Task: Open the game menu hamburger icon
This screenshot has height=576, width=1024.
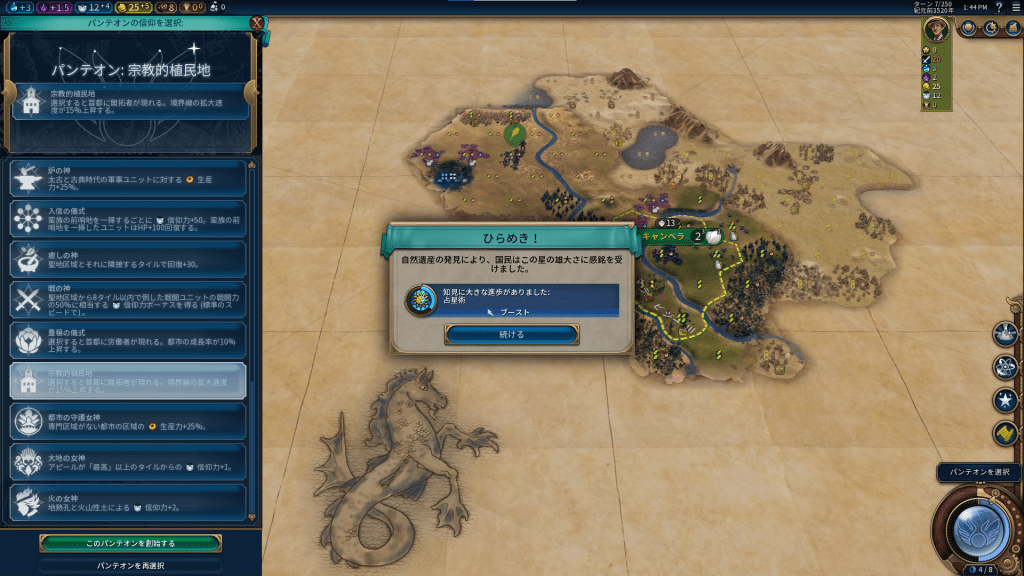Action: coord(1015,7)
